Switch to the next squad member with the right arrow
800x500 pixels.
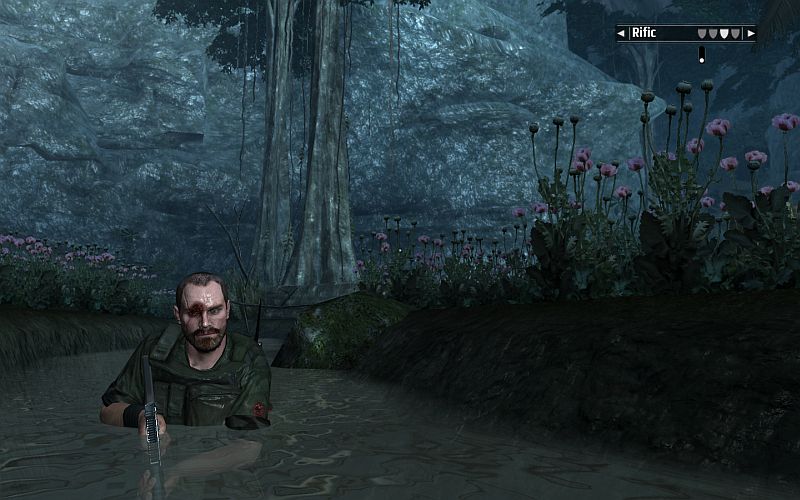point(751,33)
